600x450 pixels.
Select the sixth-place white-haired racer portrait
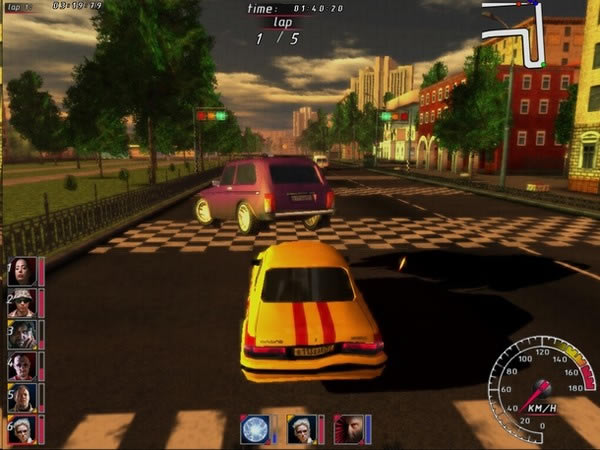[x=23, y=429]
